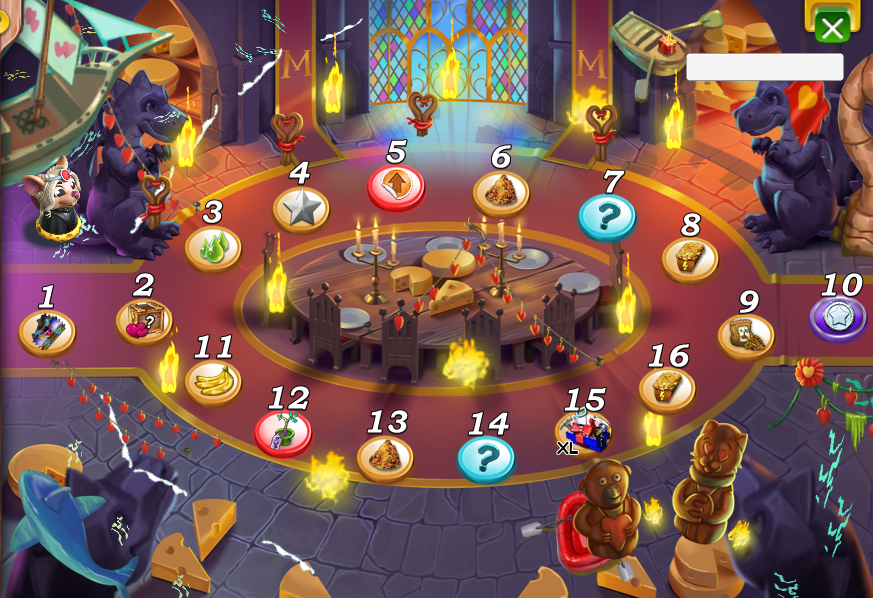This screenshot has height=598, width=873.
Task: Select space 6 with the crumb pile
Action: pyautogui.click(x=500, y=190)
